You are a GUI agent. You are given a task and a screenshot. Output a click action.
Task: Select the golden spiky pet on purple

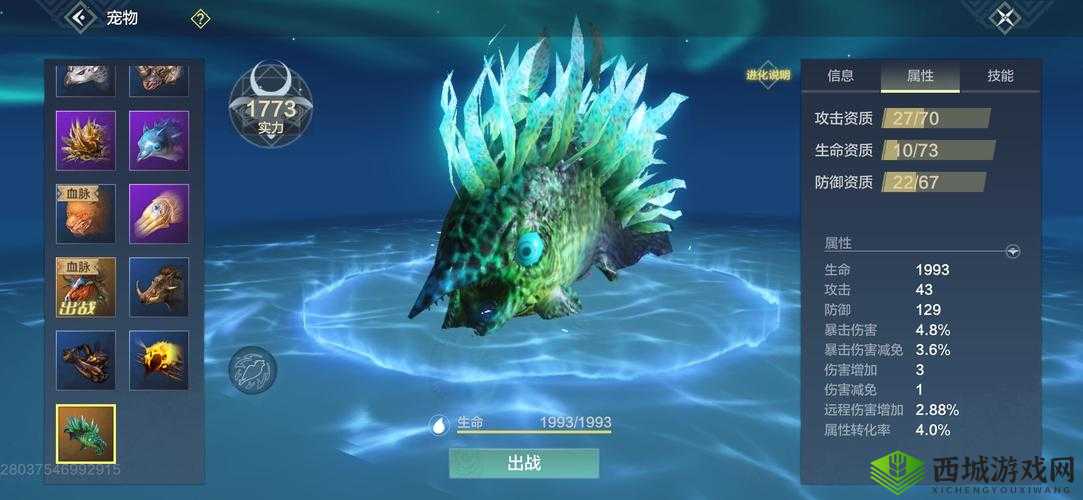[x=86, y=140]
